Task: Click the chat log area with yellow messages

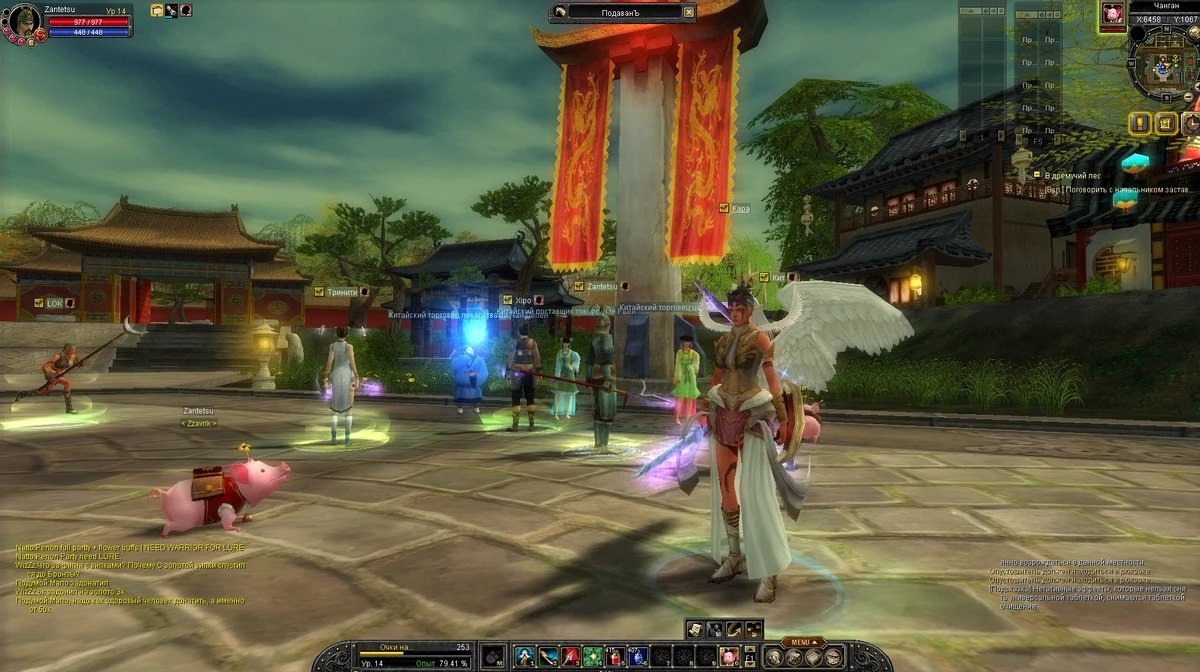Action: point(130,578)
